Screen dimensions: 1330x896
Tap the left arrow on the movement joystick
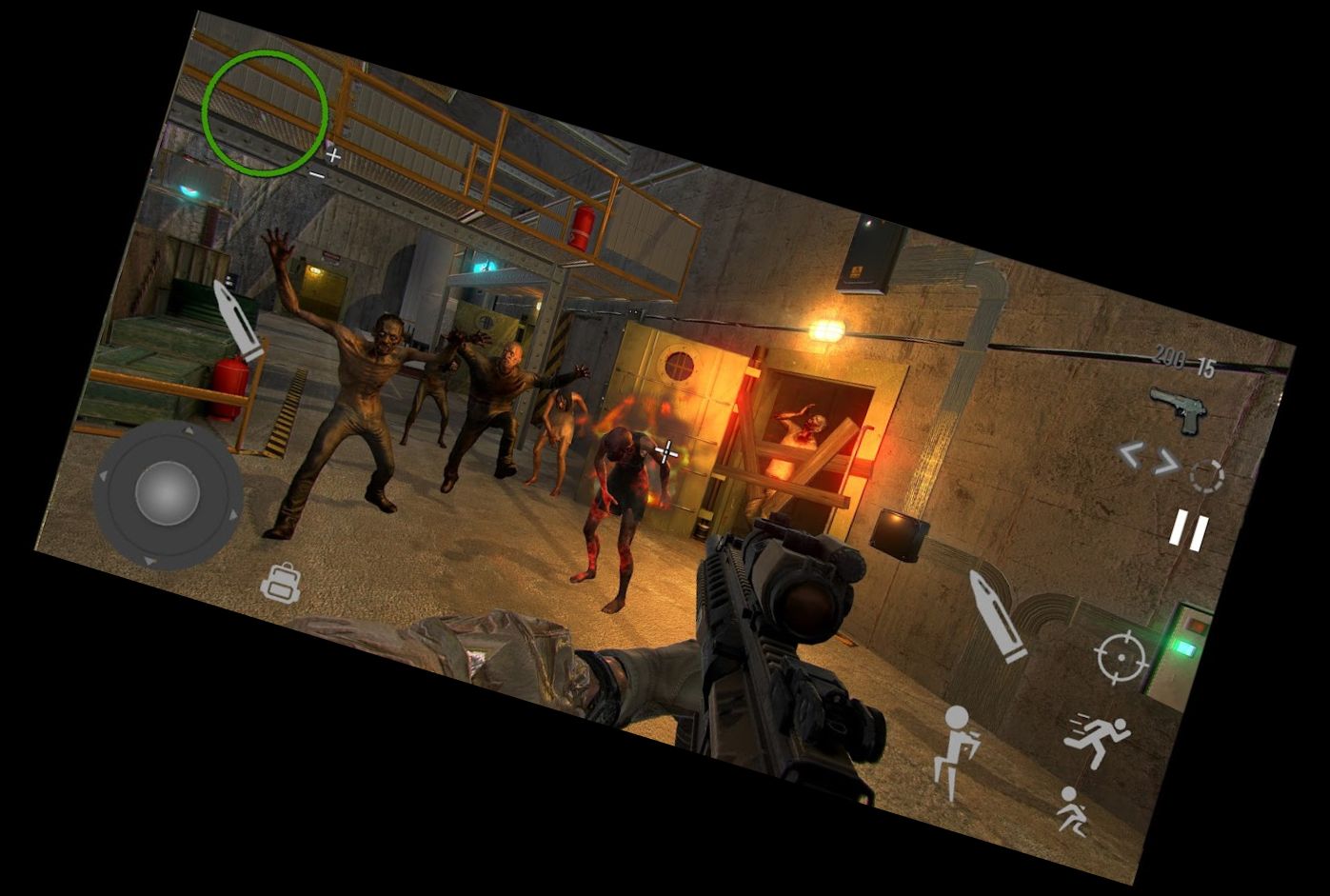[102, 474]
